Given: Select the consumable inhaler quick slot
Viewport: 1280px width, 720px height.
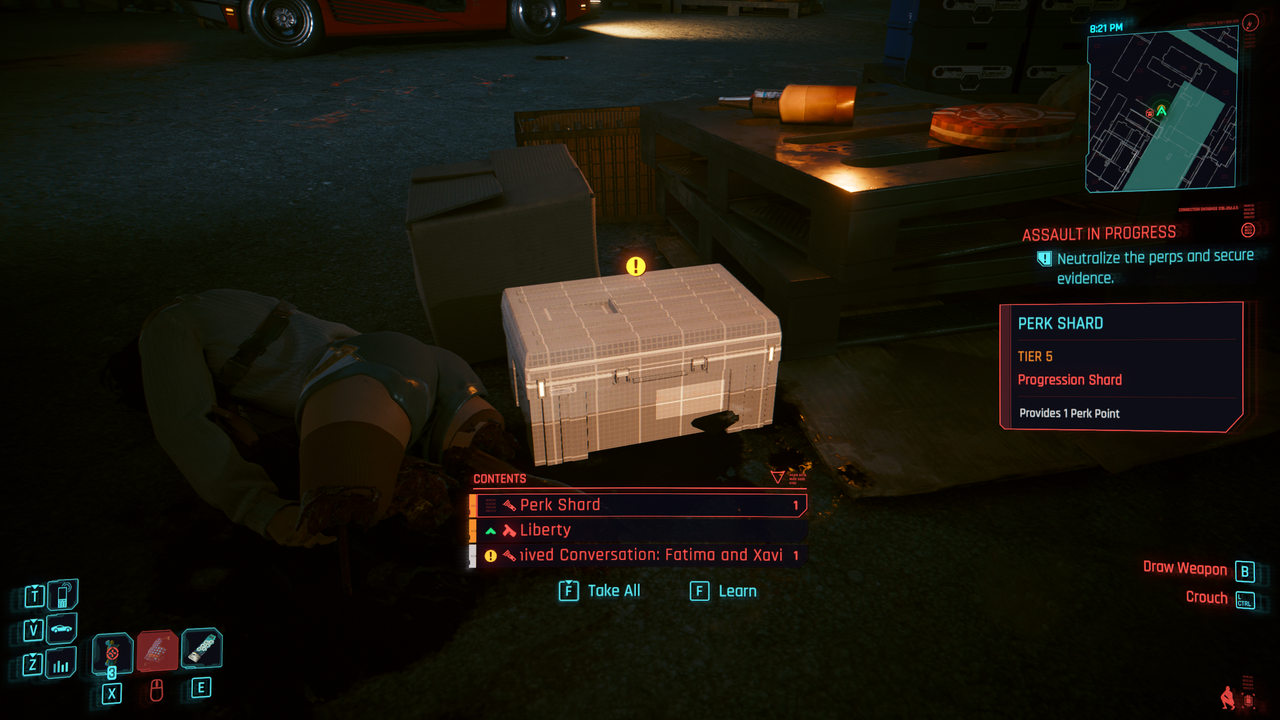Looking at the screenshot, I should 201,649.
